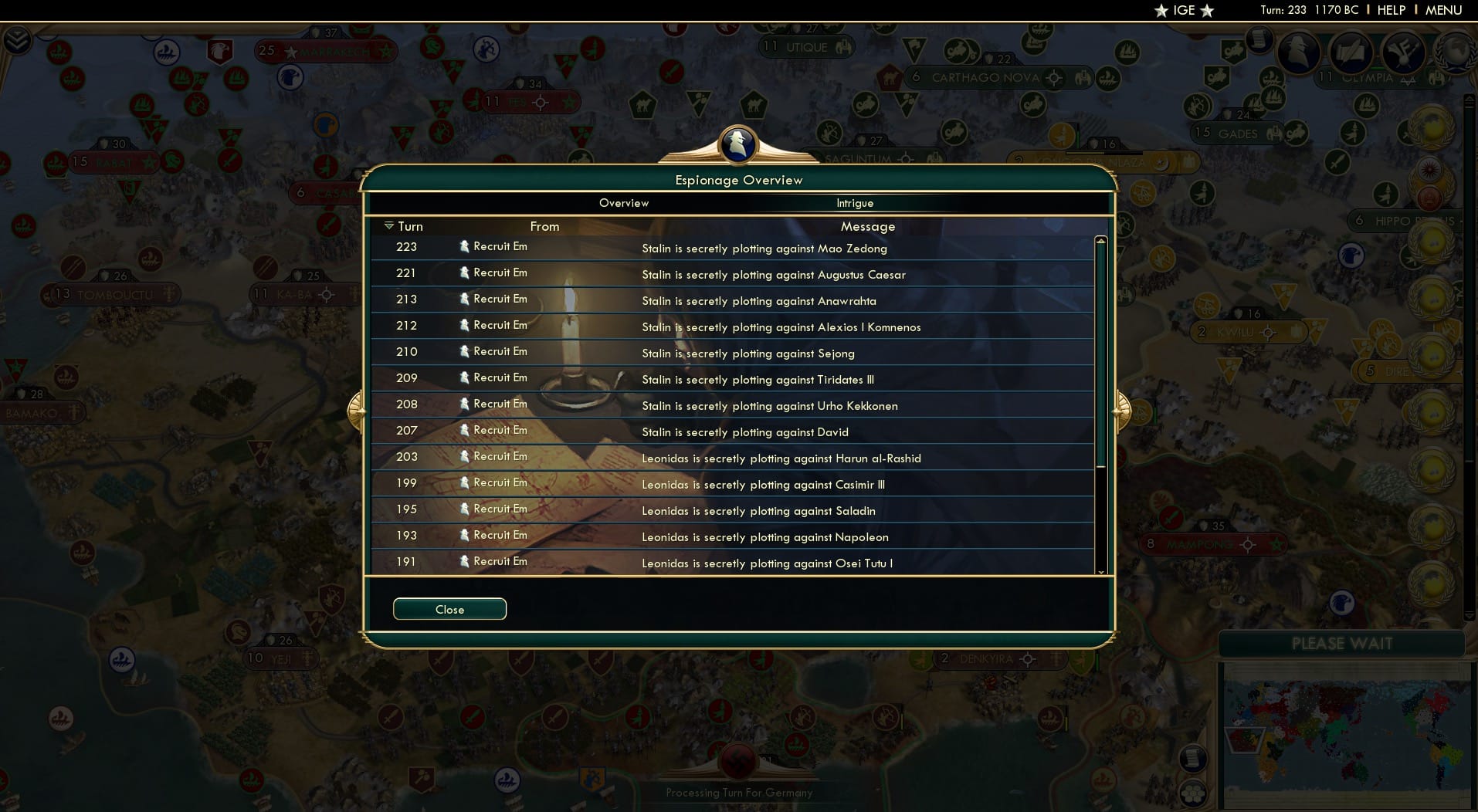Toggle strategic view with the hex icon beside minimap
This screenshot has height=812, width=1478.
coord(1192,793)
